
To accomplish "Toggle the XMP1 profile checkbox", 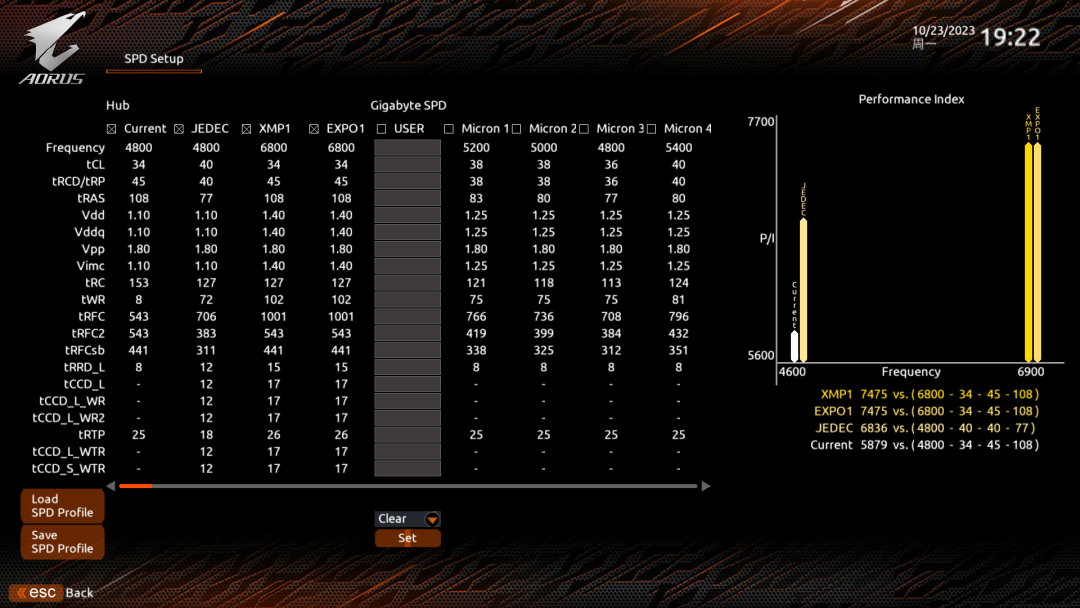I will [247, 129].
